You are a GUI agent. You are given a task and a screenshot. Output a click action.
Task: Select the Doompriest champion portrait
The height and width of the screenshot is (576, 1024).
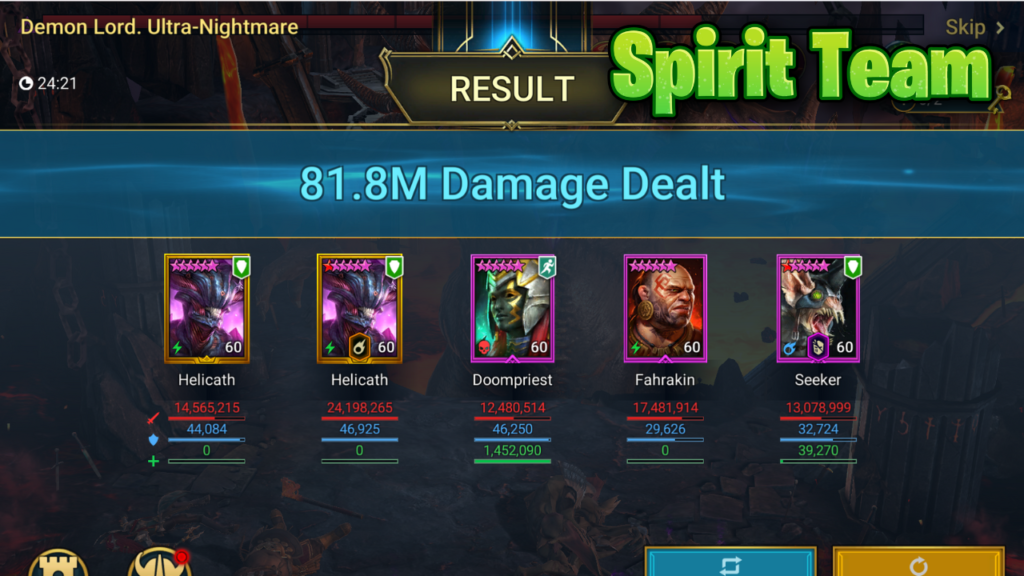(x=512, y=308)
